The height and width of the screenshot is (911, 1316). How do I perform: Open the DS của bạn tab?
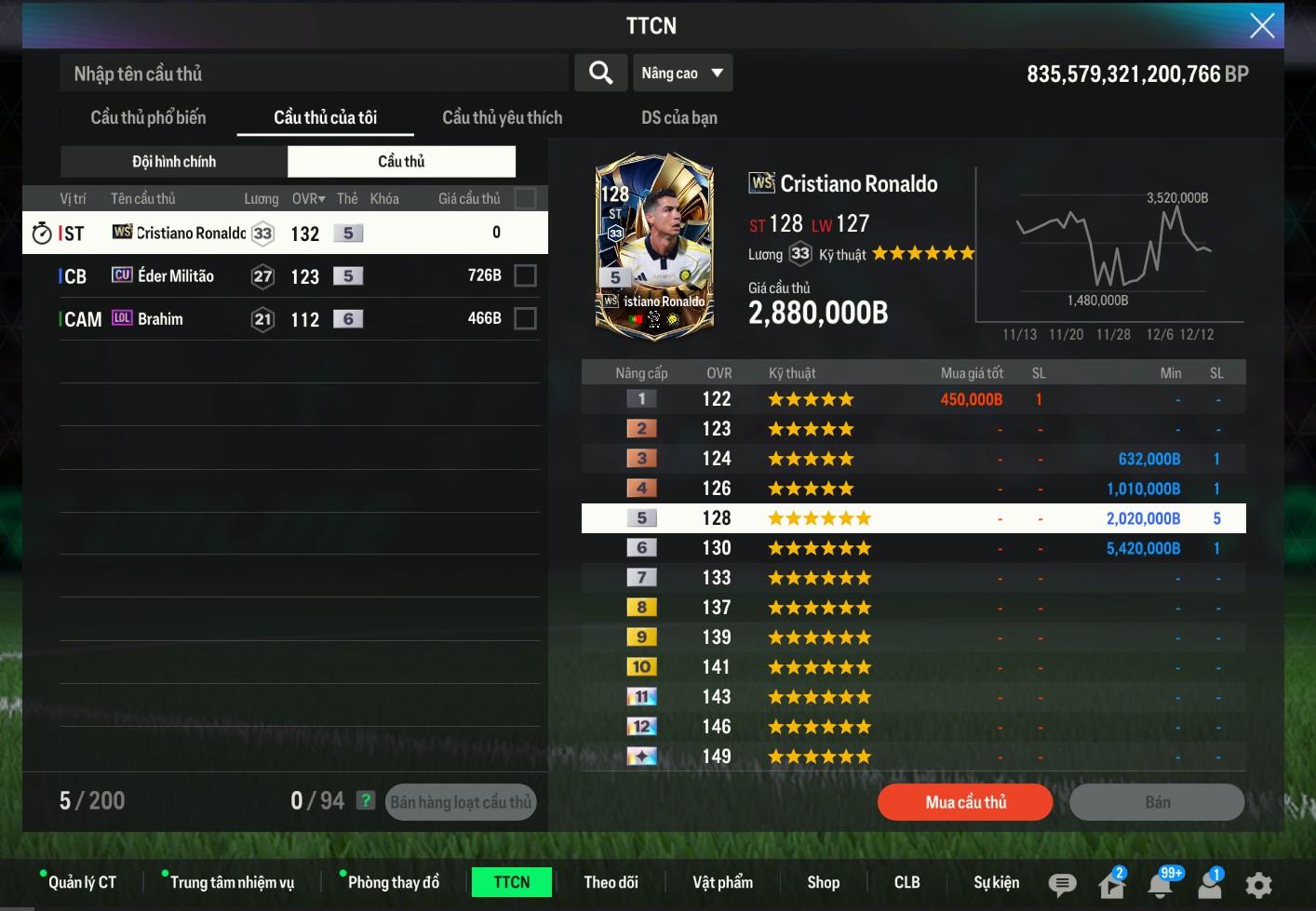pos(678,117)
